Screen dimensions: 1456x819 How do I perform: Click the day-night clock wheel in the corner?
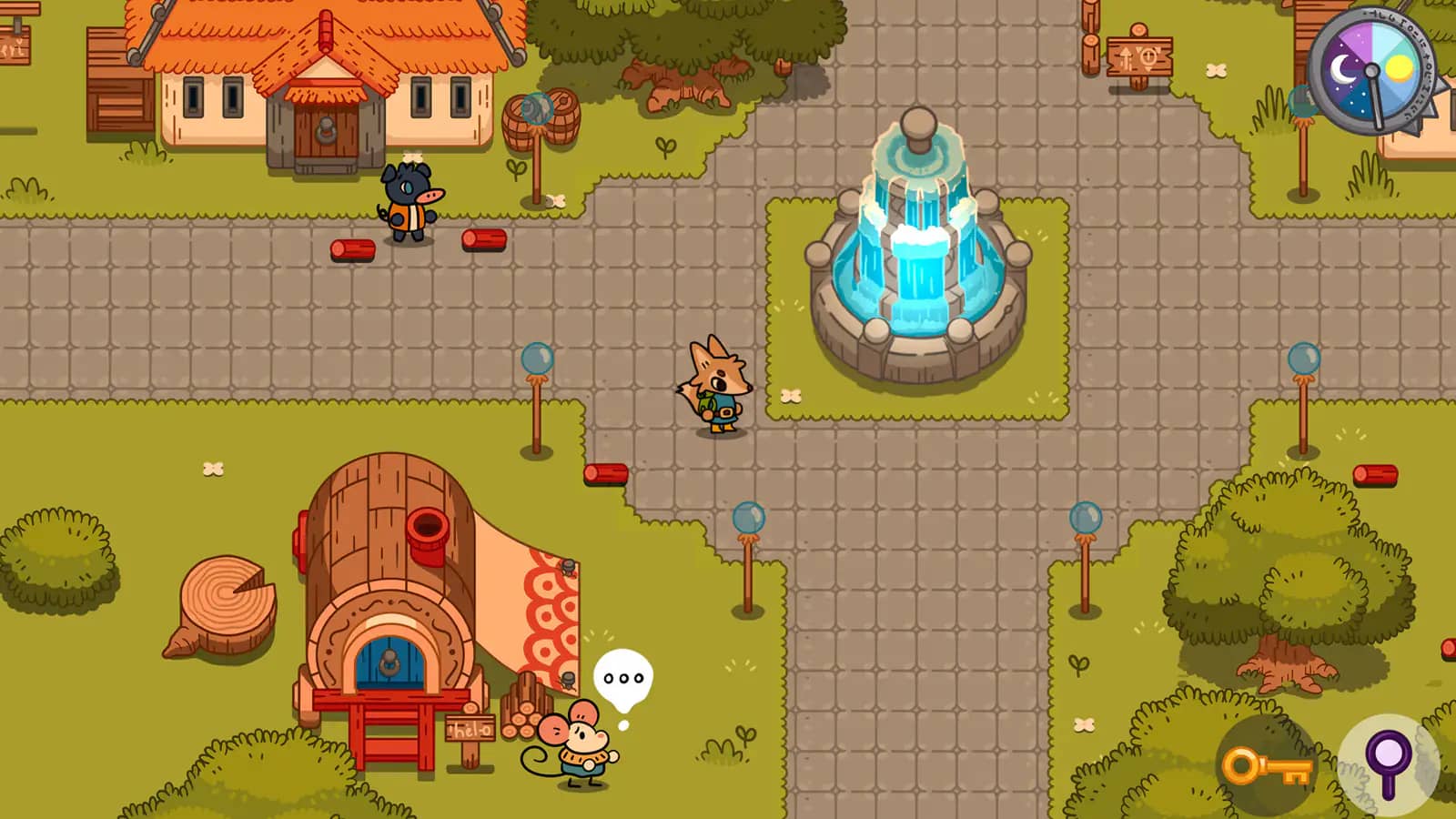click(1370, 70)
